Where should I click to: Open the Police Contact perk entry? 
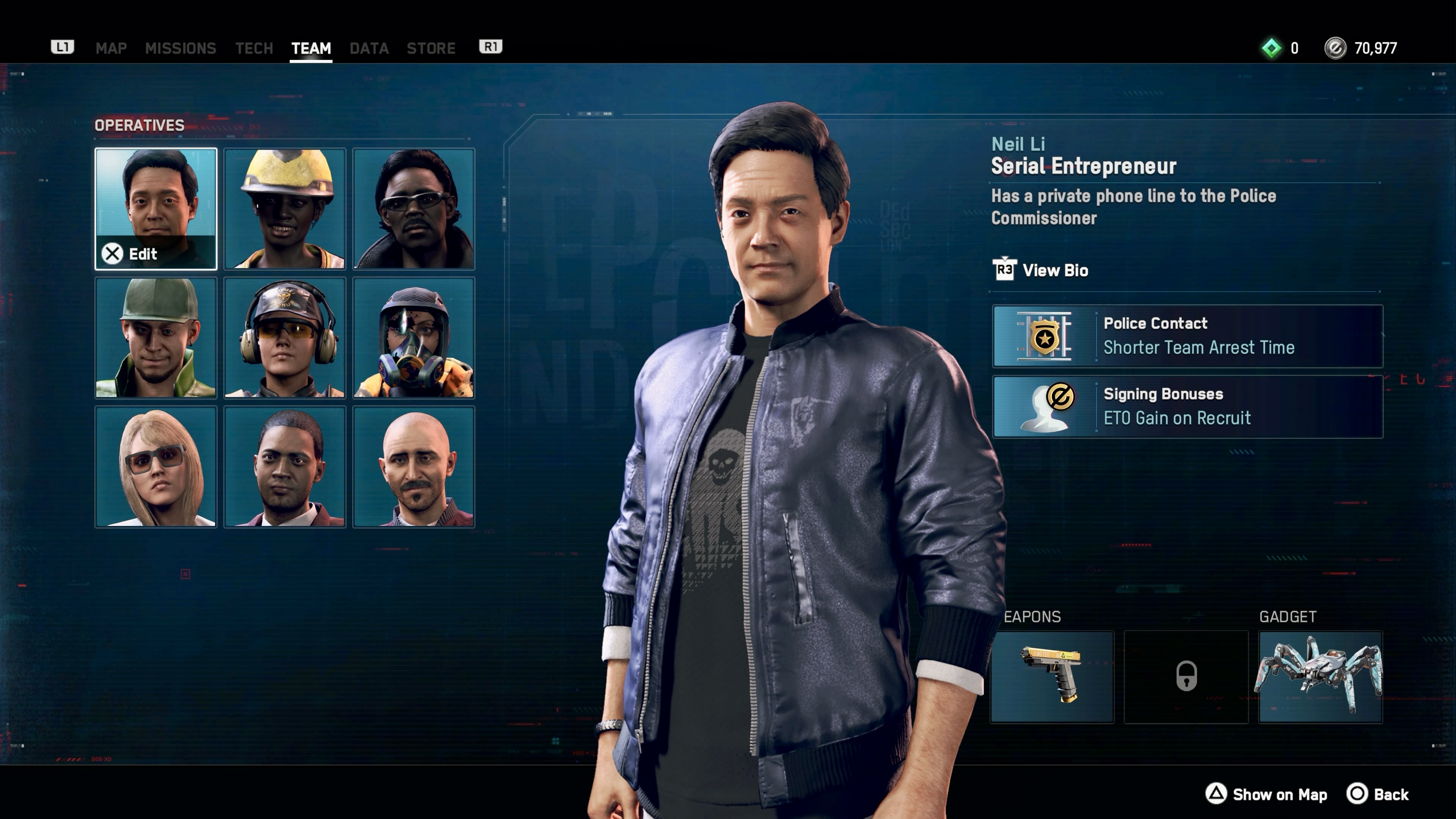[1187, 336]
